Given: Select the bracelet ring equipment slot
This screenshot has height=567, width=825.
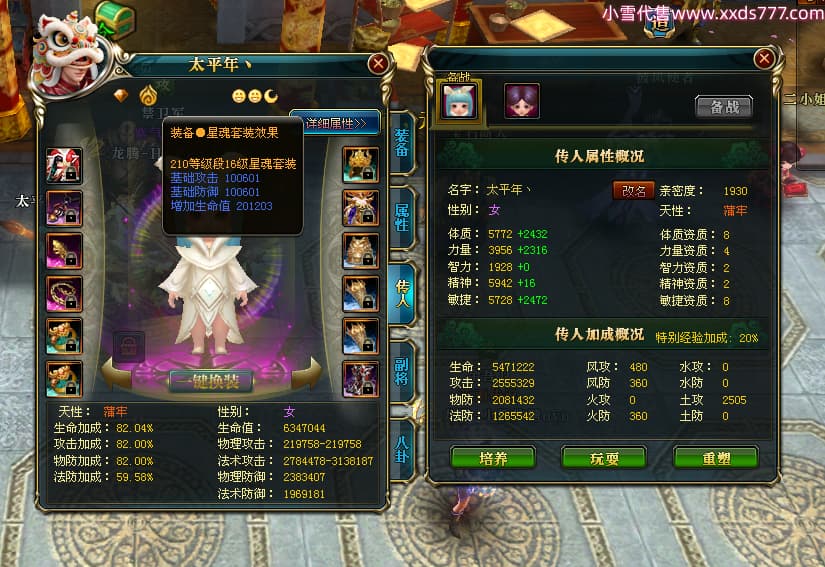Looking at the screenshot, I should click(x=64, y=294).
